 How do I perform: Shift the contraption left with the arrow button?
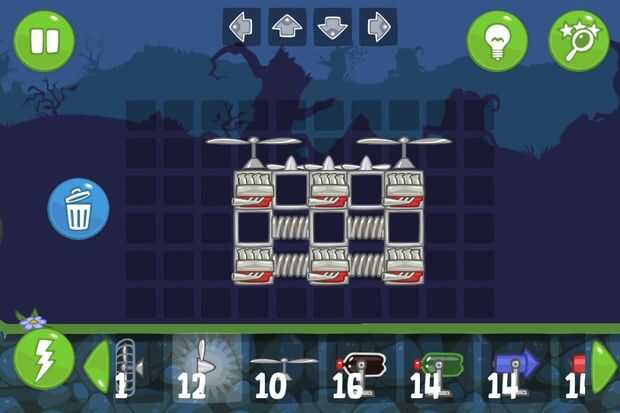point(241,27)
